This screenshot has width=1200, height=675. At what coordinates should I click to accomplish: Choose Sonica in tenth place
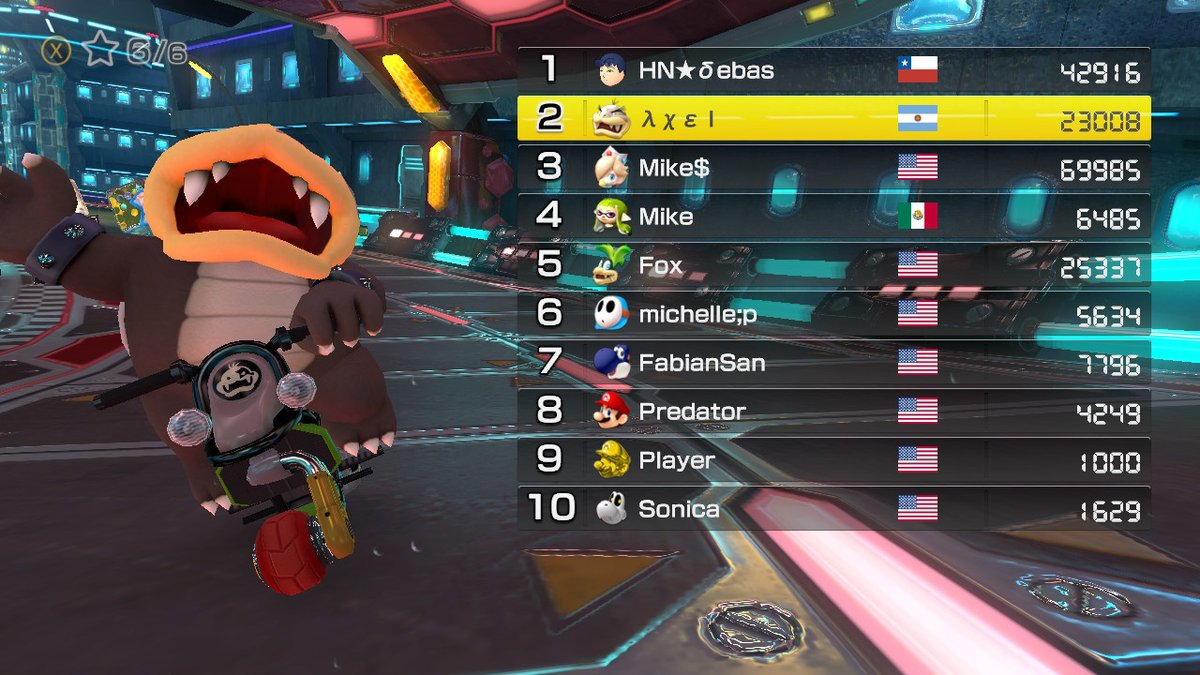[x=833, y=508]
